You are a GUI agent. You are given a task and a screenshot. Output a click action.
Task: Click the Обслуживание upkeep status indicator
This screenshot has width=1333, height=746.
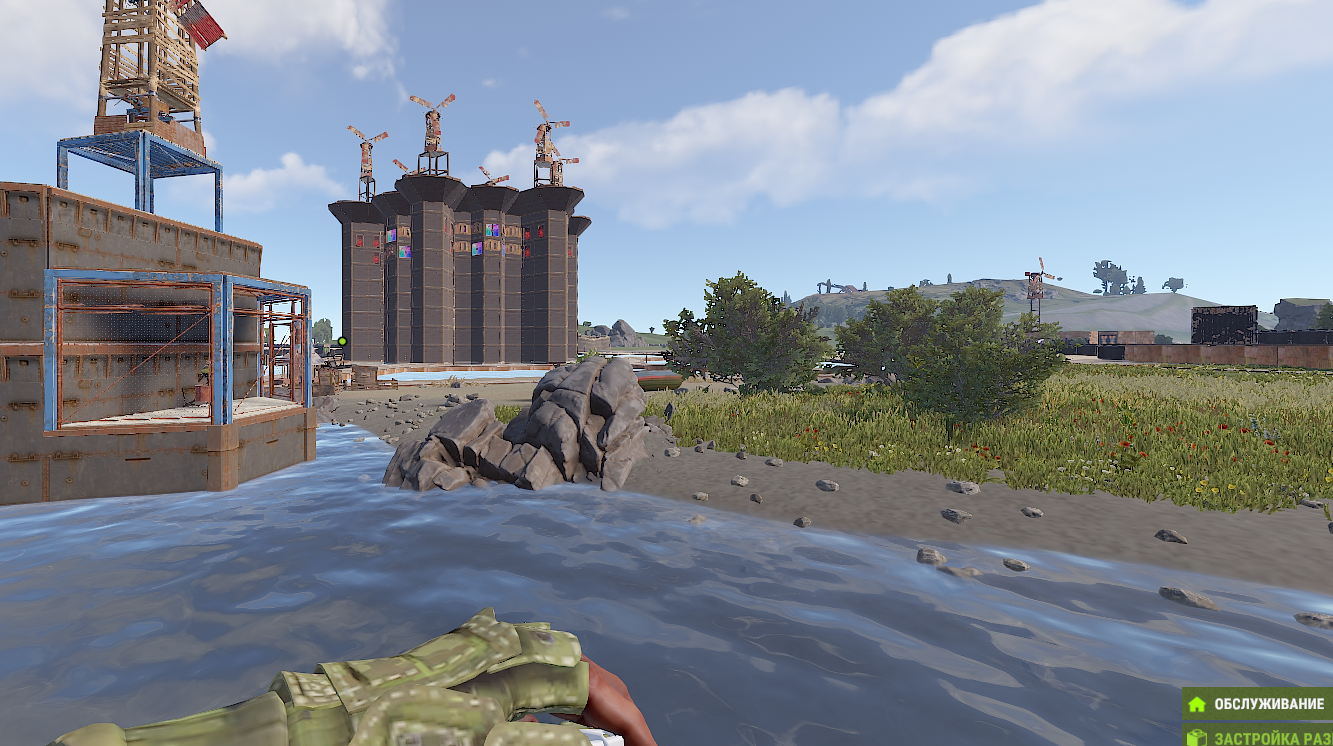click(1258, 703)
